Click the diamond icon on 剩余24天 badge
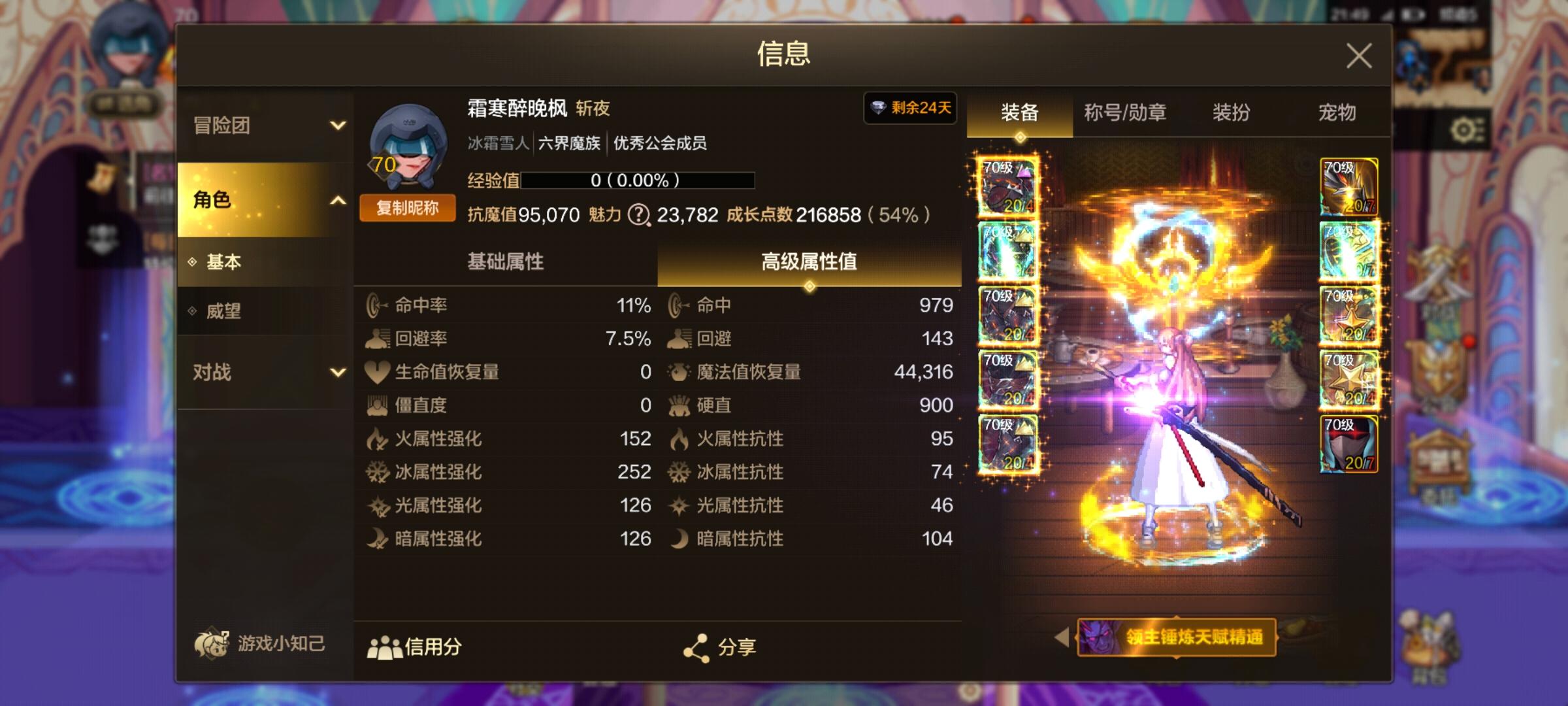The image size is (1568, 706). coord(878,108)
